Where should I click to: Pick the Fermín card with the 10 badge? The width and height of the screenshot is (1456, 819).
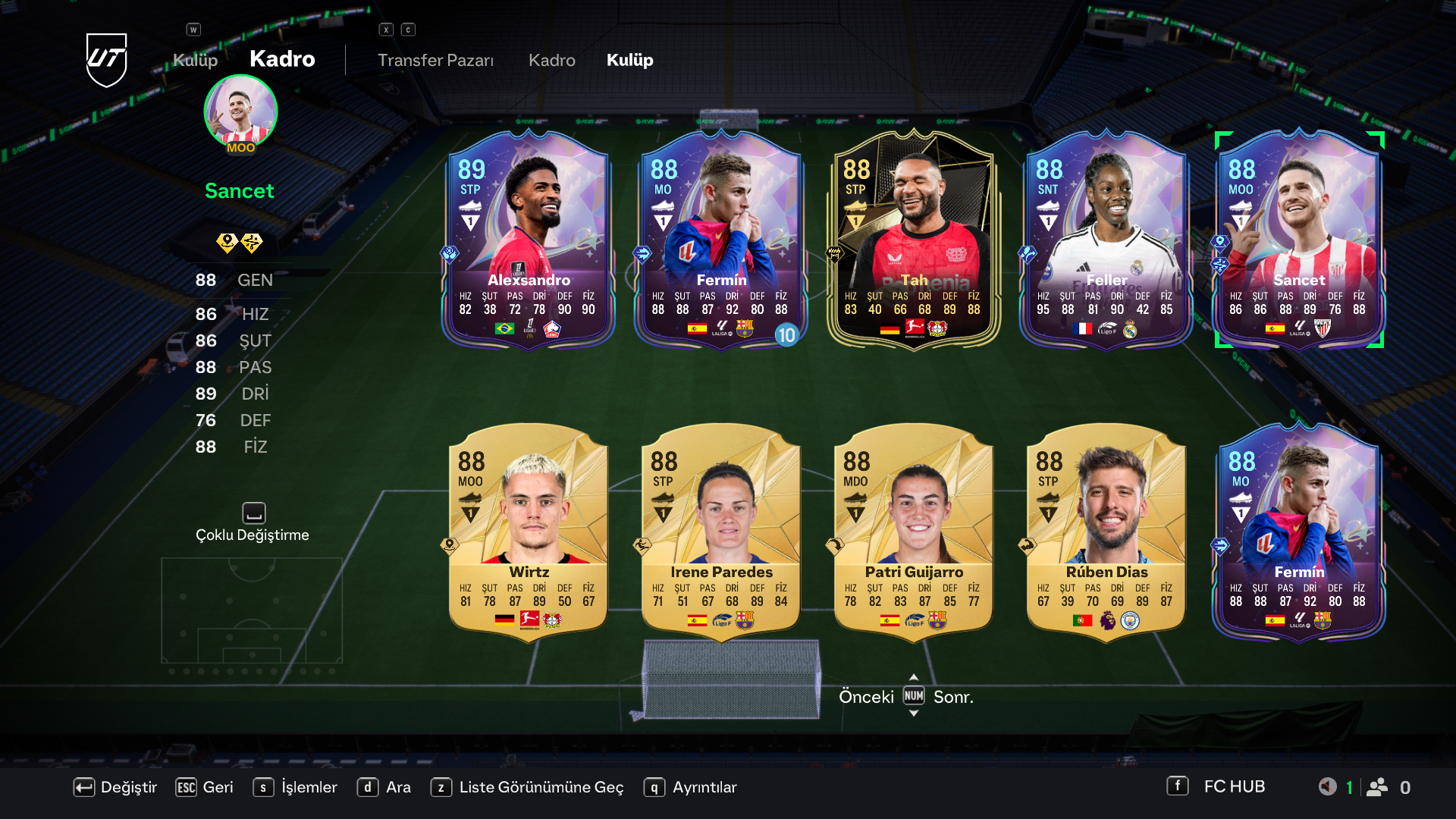pos(721,239)
